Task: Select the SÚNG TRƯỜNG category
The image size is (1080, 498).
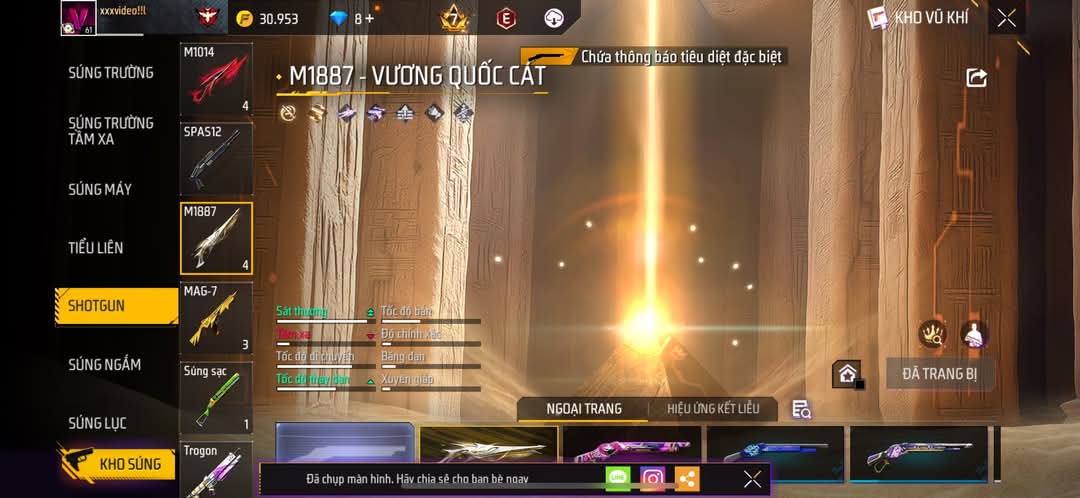Action: 111,72
